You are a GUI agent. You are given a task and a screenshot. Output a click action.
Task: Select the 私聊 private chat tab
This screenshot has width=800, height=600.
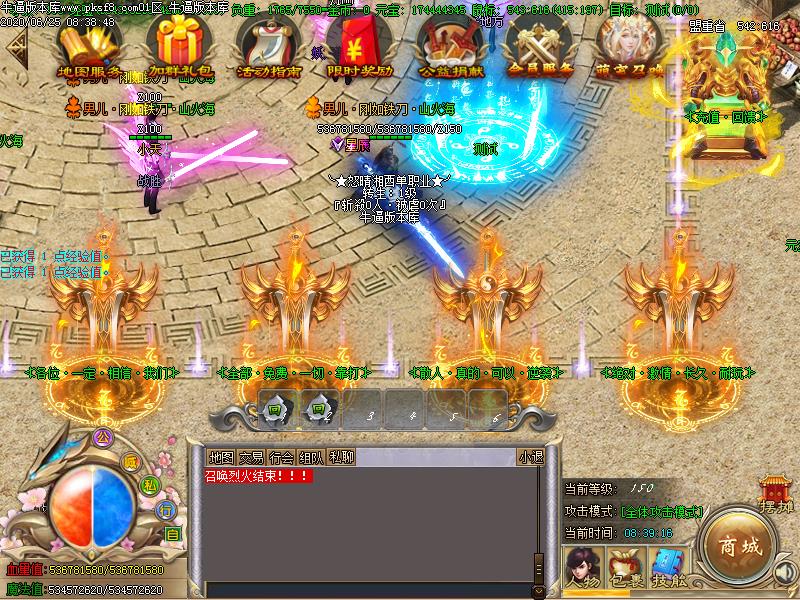click(x=341, y=458)
